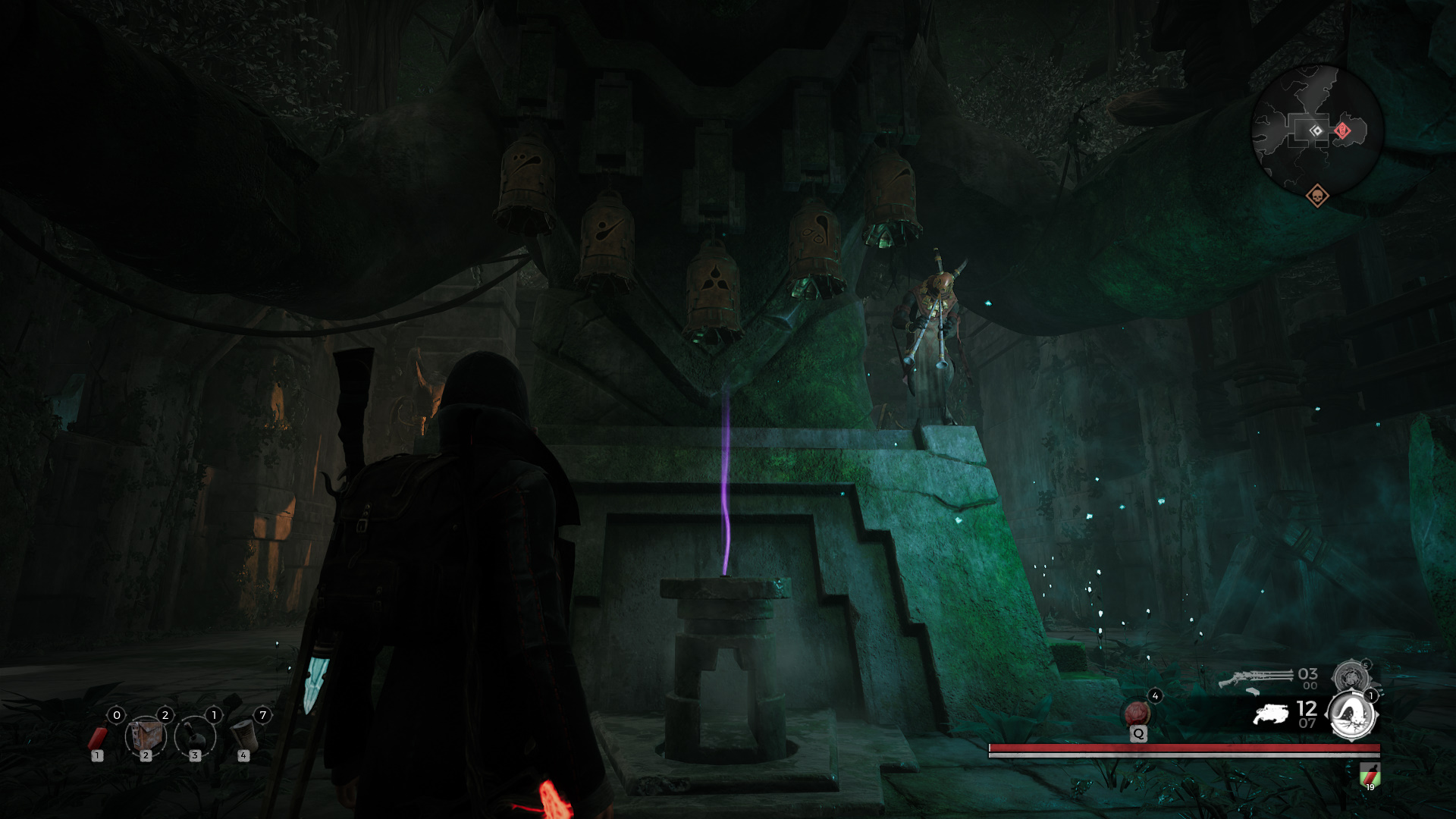
Task: Click the skull event marker below the minimap
Action: [1318, 196]
